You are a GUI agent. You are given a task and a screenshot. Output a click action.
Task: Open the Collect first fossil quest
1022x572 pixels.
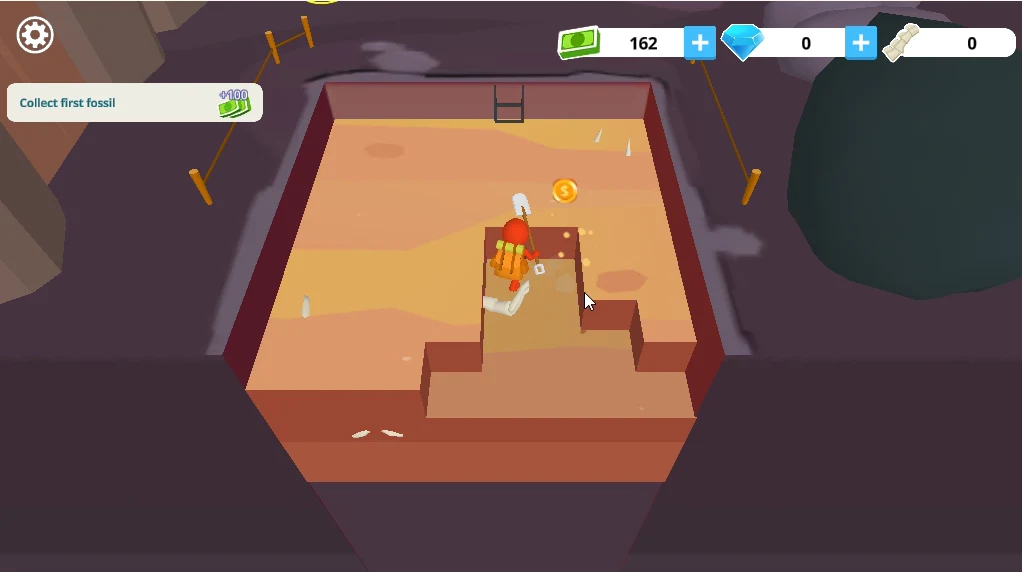pyautogui.click(x=134, y=103)
